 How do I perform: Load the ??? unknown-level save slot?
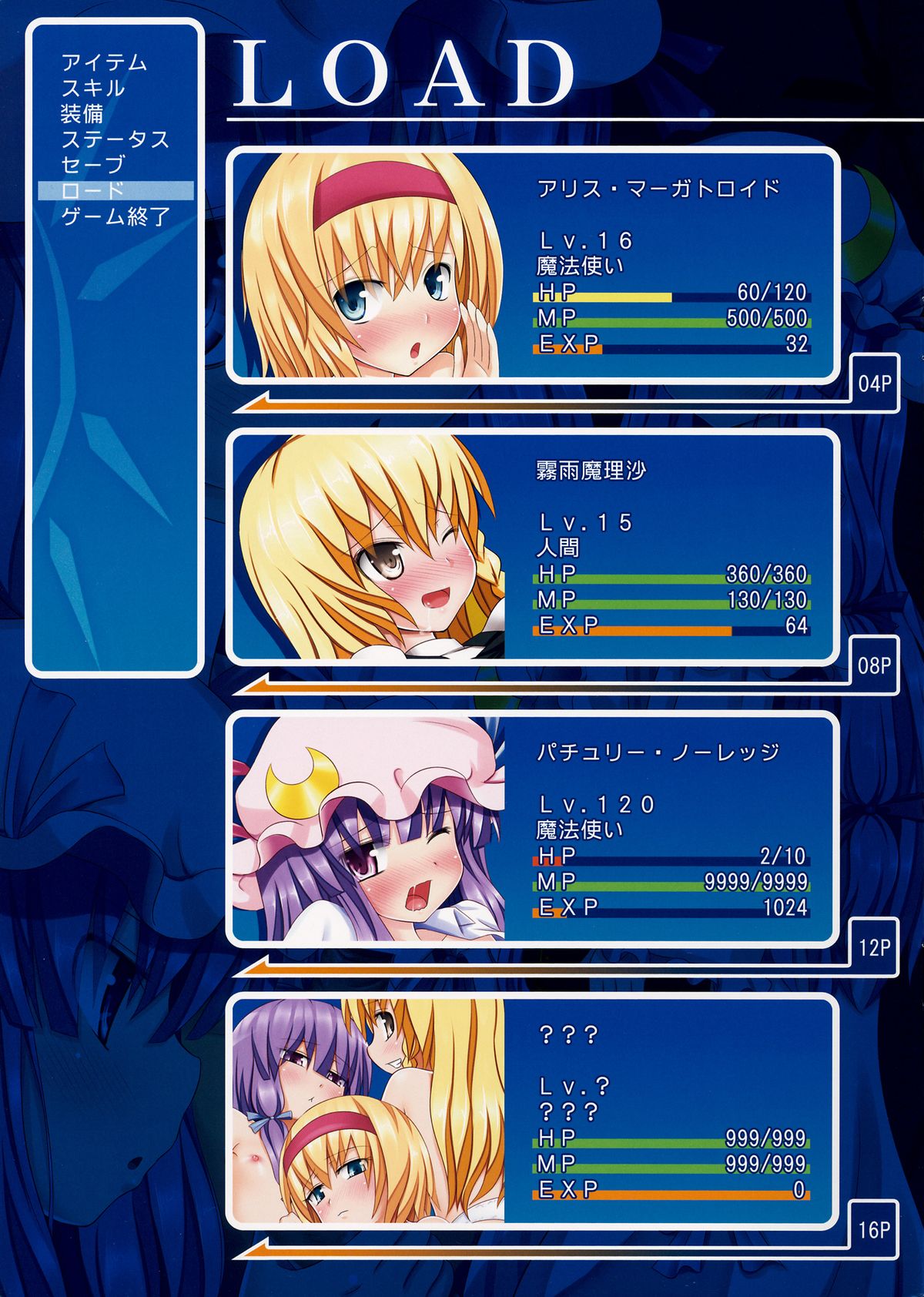coord(531,1111)
